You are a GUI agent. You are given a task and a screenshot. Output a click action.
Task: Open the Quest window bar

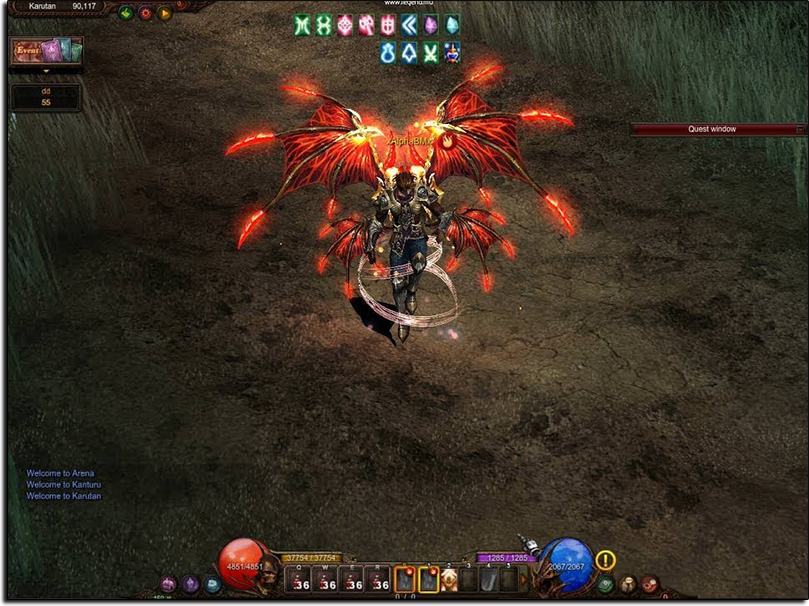(x=710, y=129)
